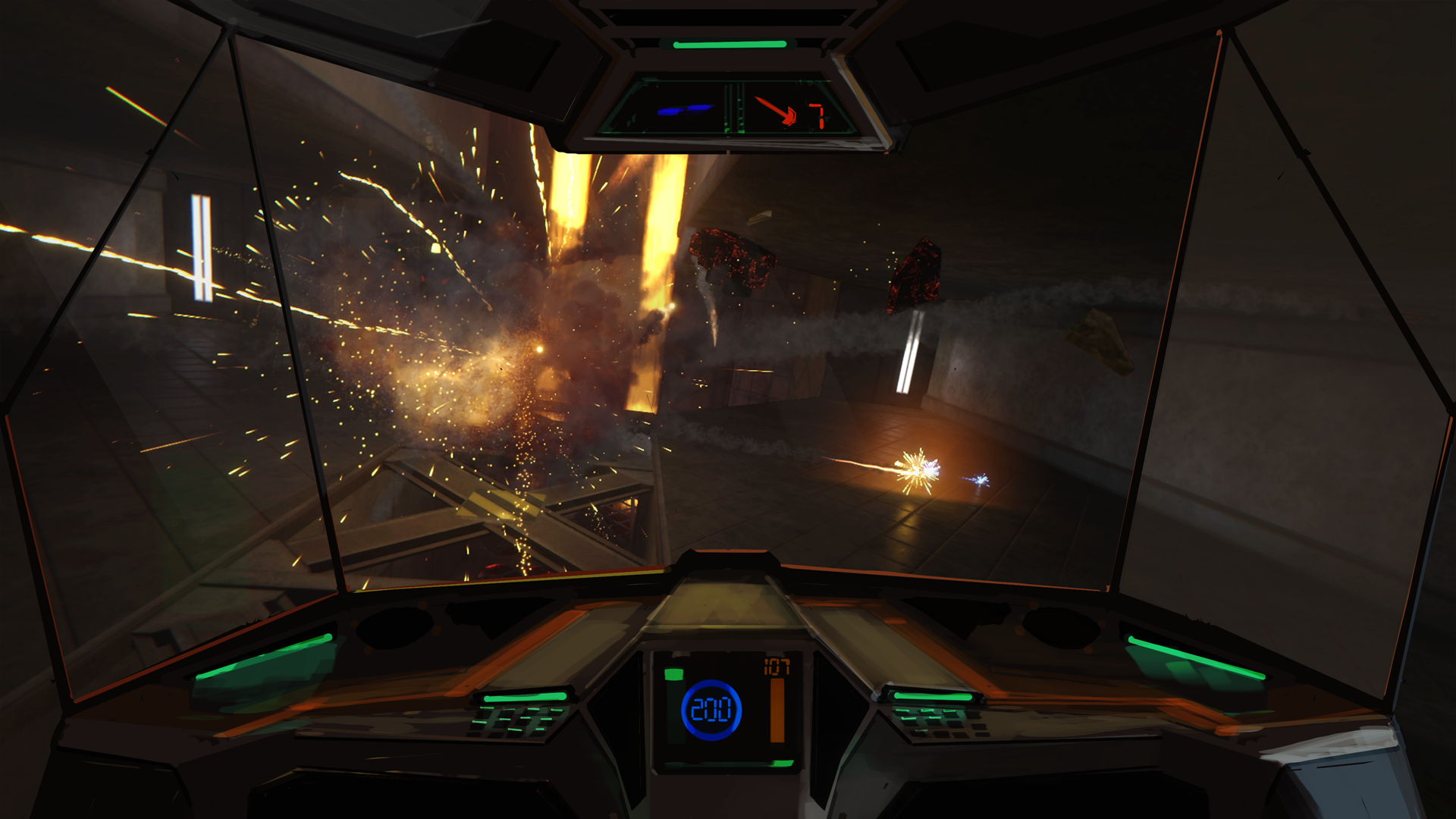Image resolution: width=1456 pixels, height=819 pixels.
Task: Tap the green charge strip at the console bottom
Action: tap(781, 763)
